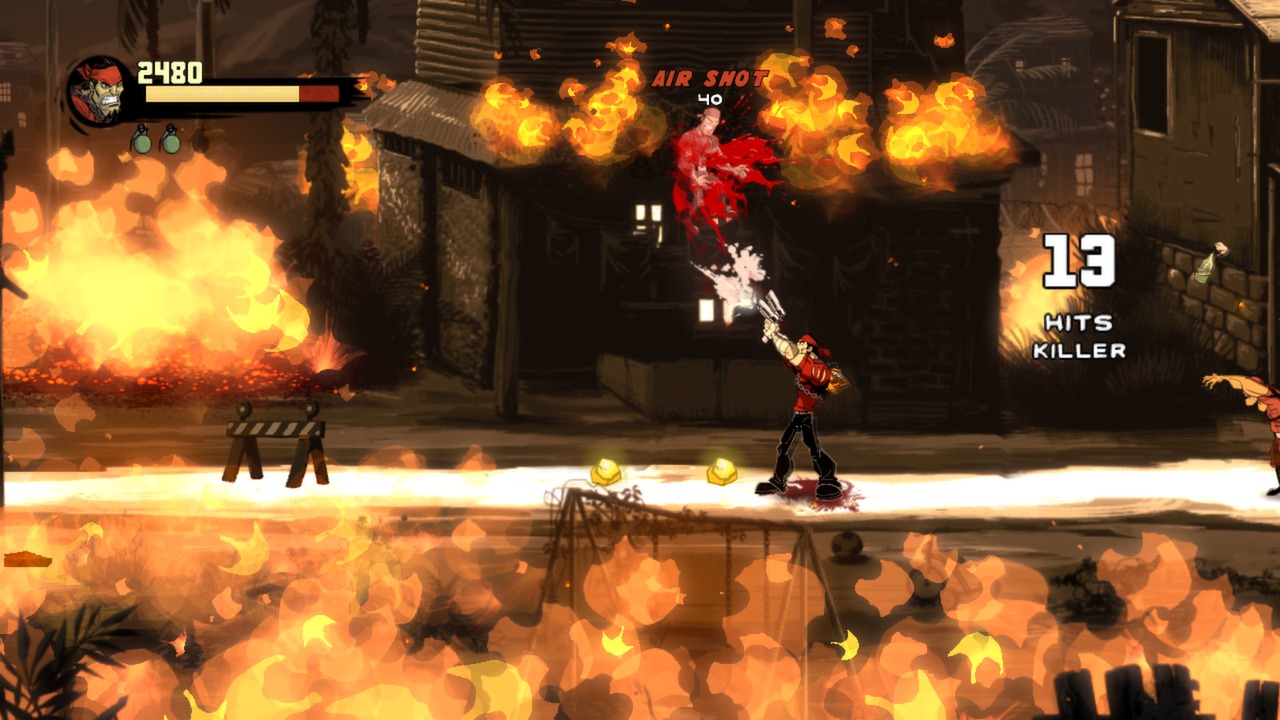Click the gold nugget beside the goal net
The image size is (1280, 720).
(x=605, y=468)
